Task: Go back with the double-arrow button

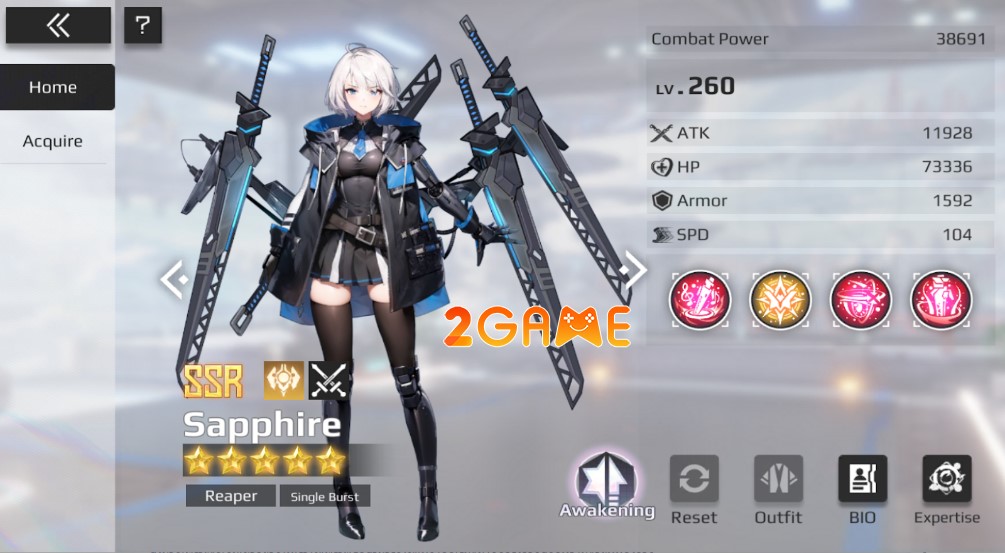Action: tap(58, 26)
